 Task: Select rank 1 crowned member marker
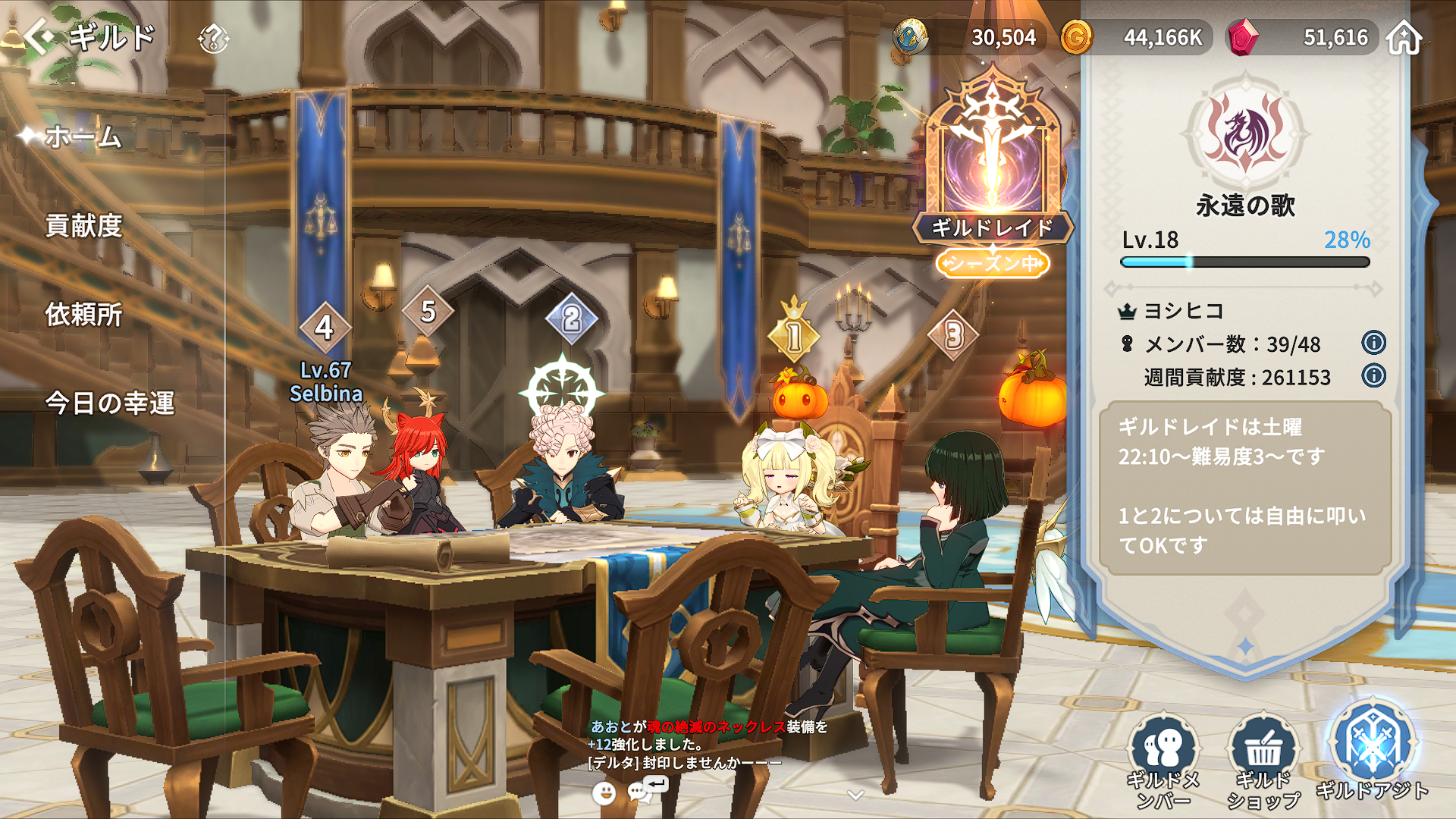pyautogui.click(x=793, y=334)
